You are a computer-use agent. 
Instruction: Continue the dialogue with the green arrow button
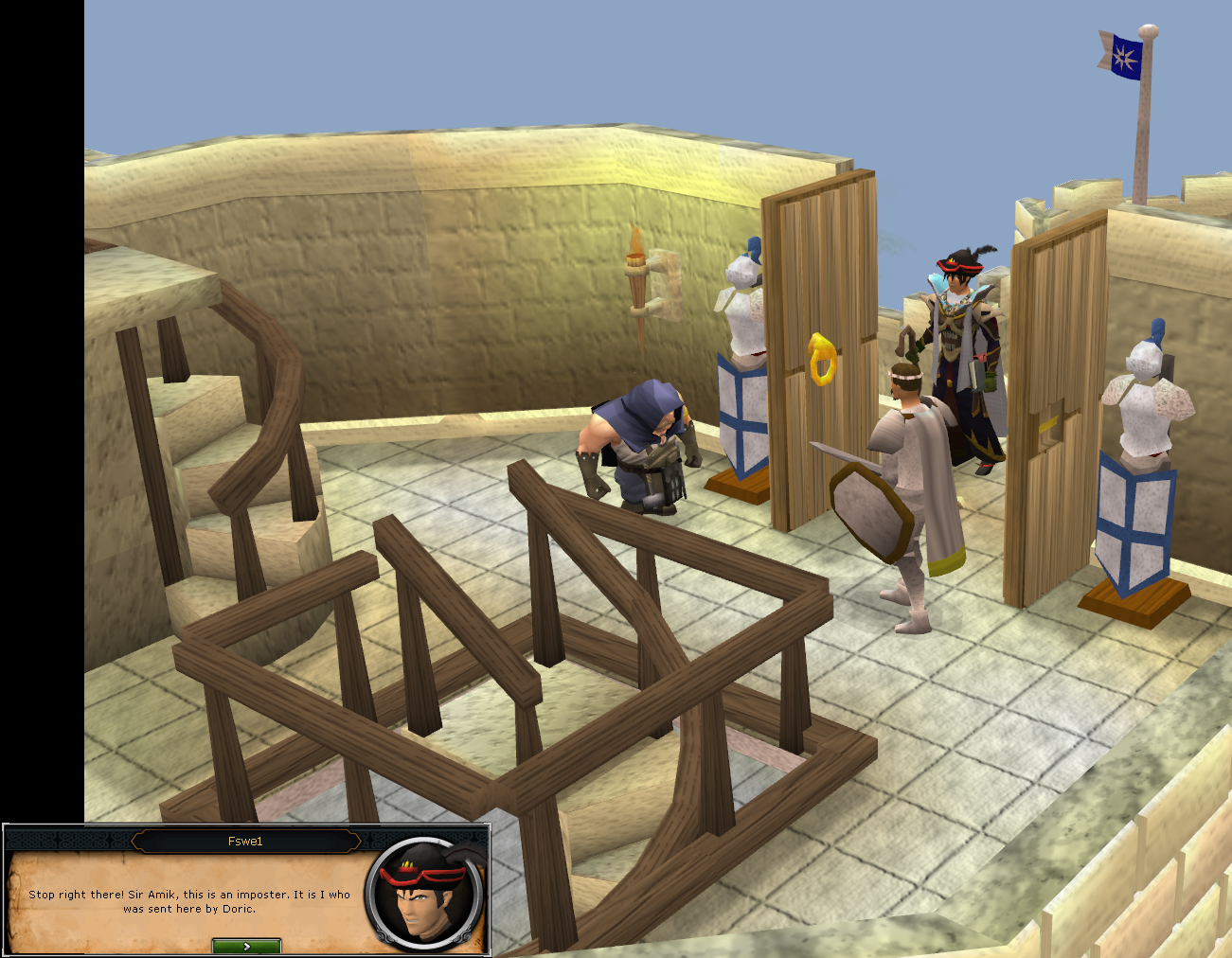246,946
